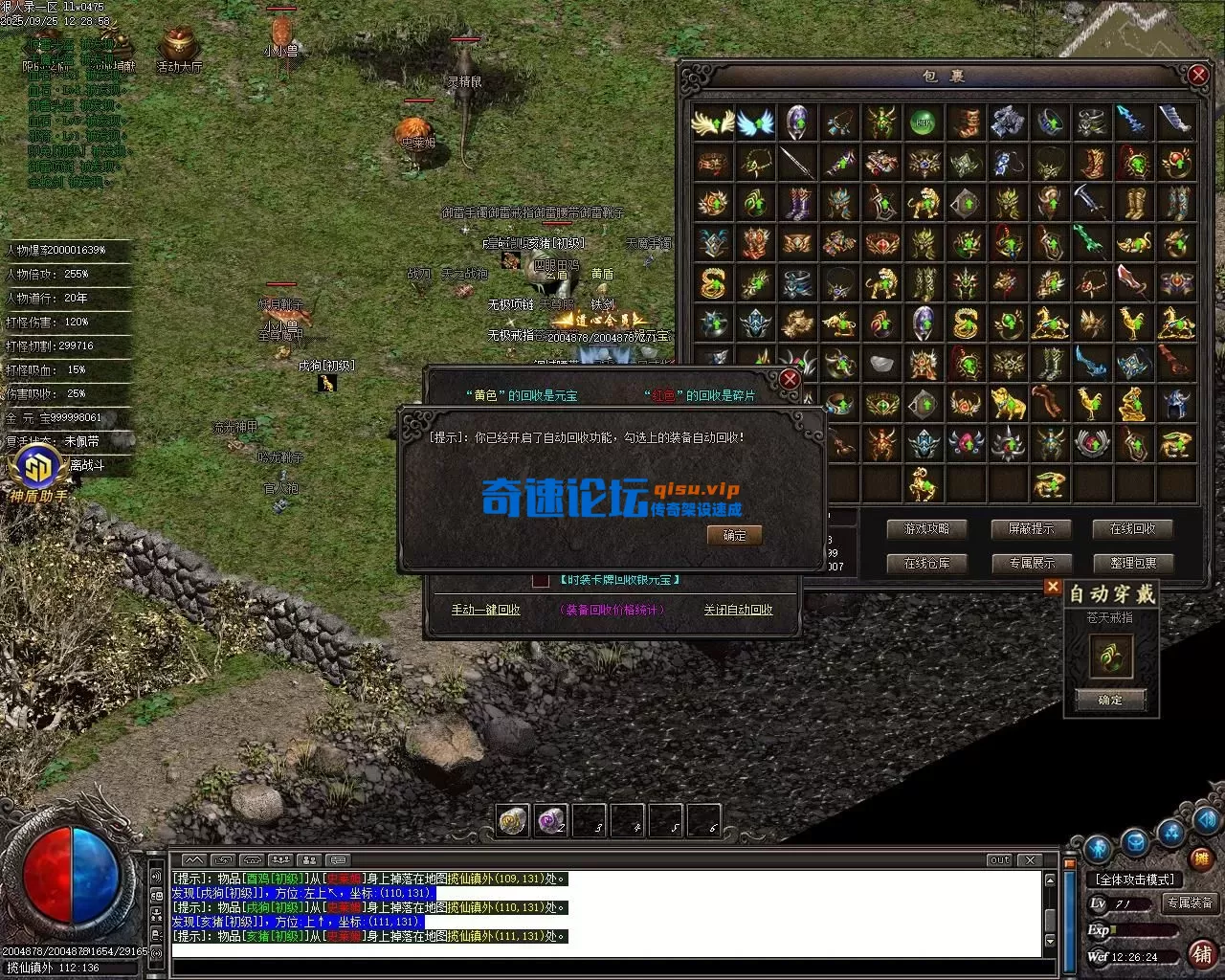This screenshot has width=1225, height=980.
Task: Turn off auto recycle via 关闭自动回收
Action: pyautogui.click(x=738, y=610)
